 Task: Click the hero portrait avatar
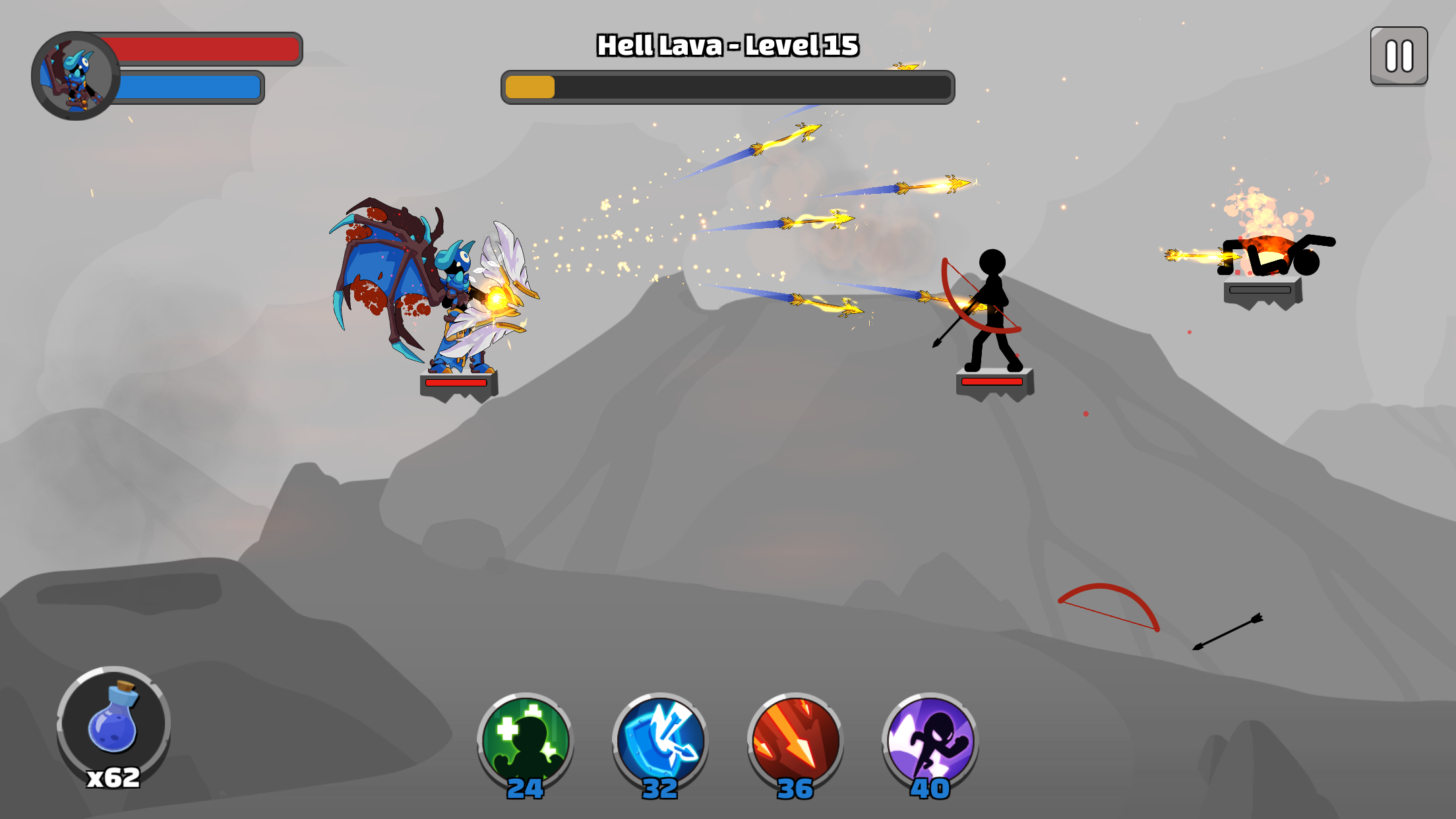click(75, 76)
